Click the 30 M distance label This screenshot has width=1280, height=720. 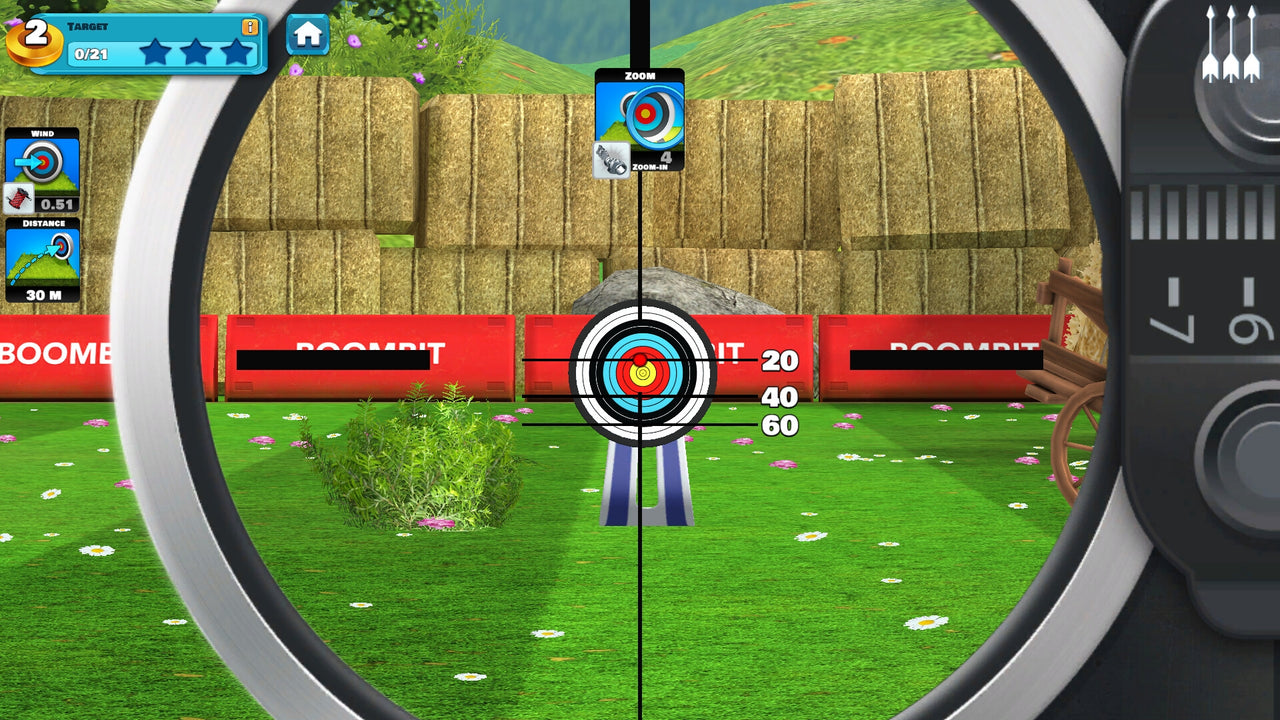pyautogui.click(x=46, y=294)
